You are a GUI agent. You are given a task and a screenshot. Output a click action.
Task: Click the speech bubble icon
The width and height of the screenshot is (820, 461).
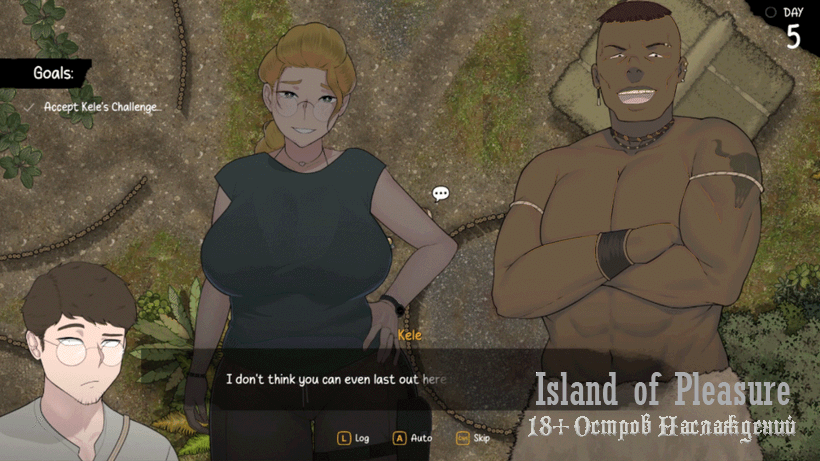441,193
